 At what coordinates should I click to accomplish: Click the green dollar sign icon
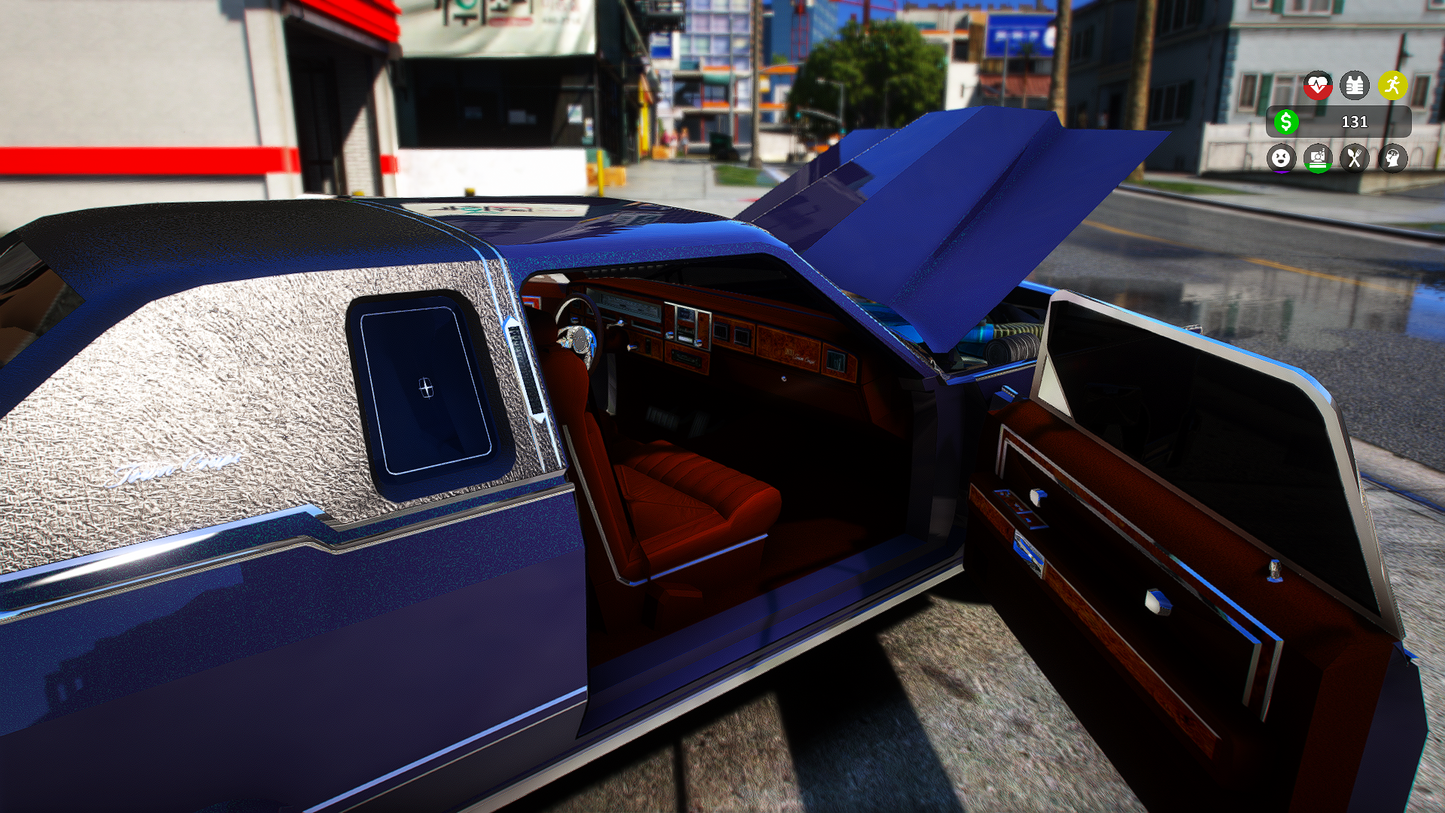coord(1286,122)
